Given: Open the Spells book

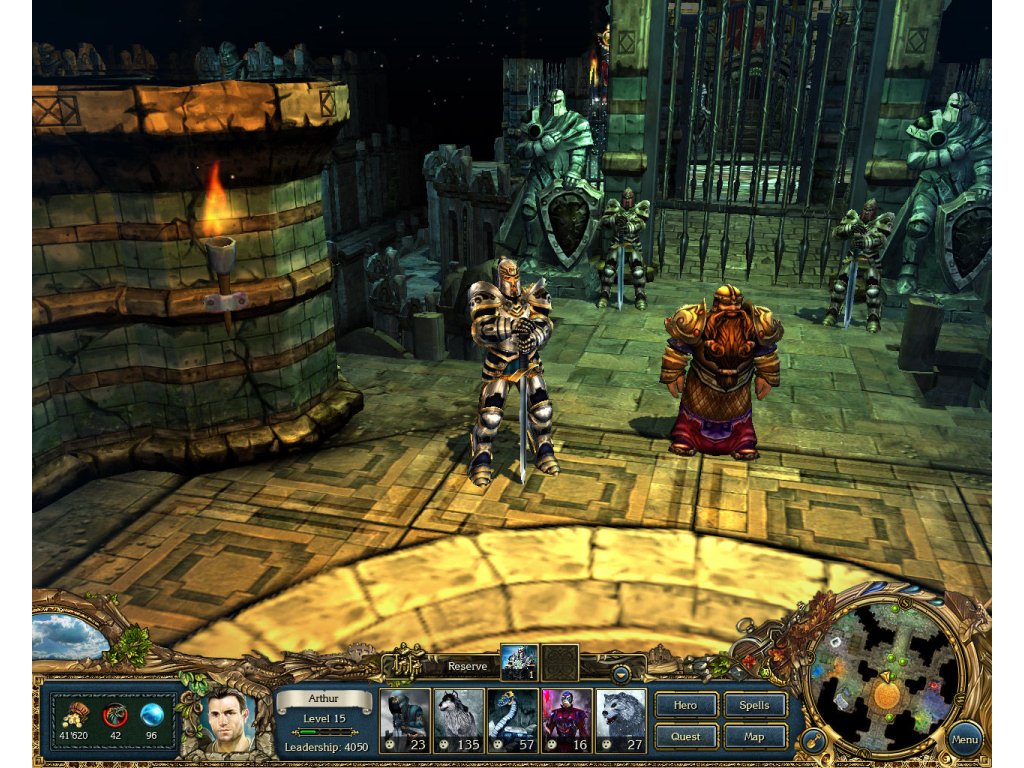Looking at the screenshot, I should click(x=754, y=705).
